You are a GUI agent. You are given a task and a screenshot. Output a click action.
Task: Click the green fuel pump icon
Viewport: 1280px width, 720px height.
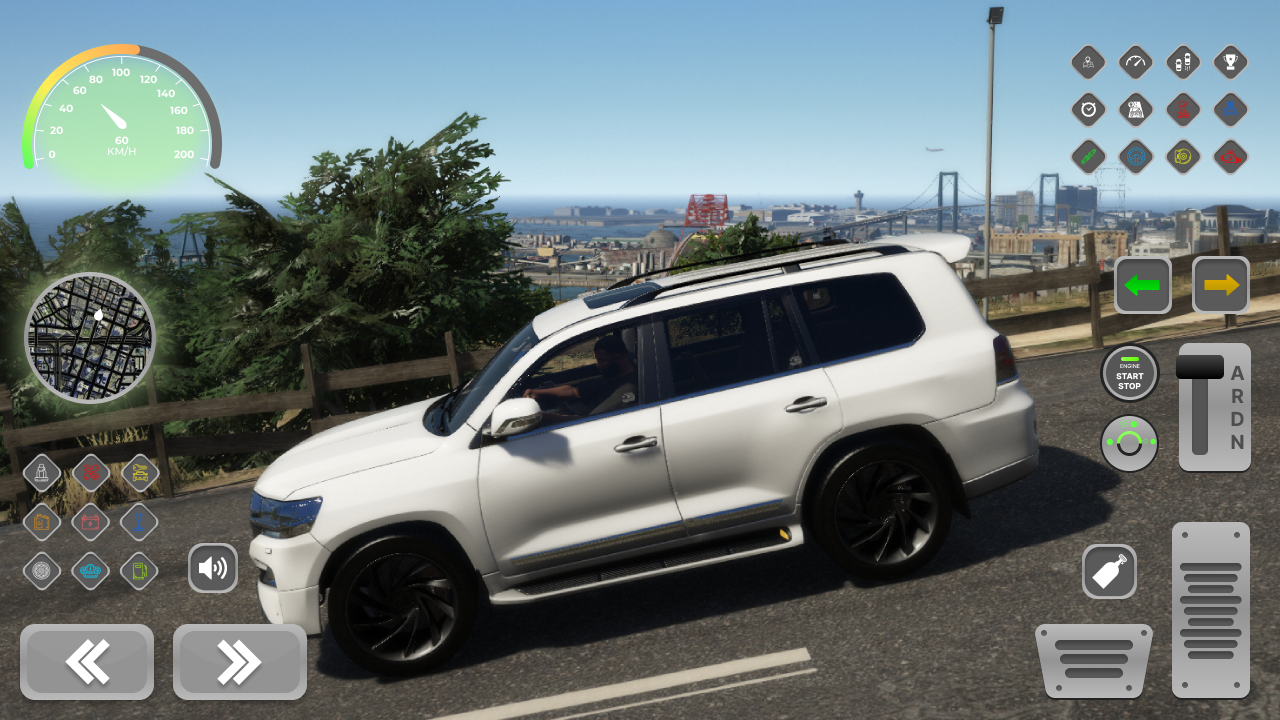tap(139, 570)
